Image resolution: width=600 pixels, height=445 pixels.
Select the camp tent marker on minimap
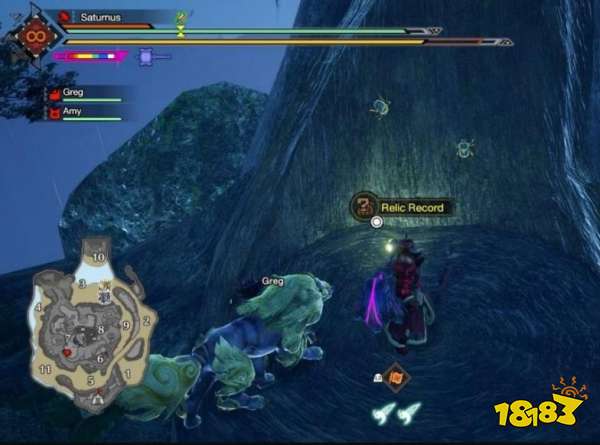(97, 396)
